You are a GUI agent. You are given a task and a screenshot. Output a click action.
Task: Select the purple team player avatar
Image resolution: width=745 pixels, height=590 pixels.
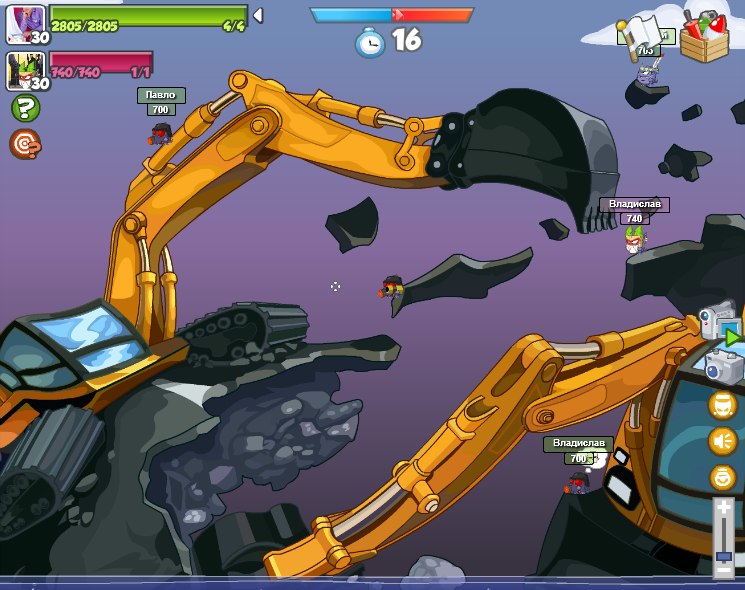coord(25,24)
